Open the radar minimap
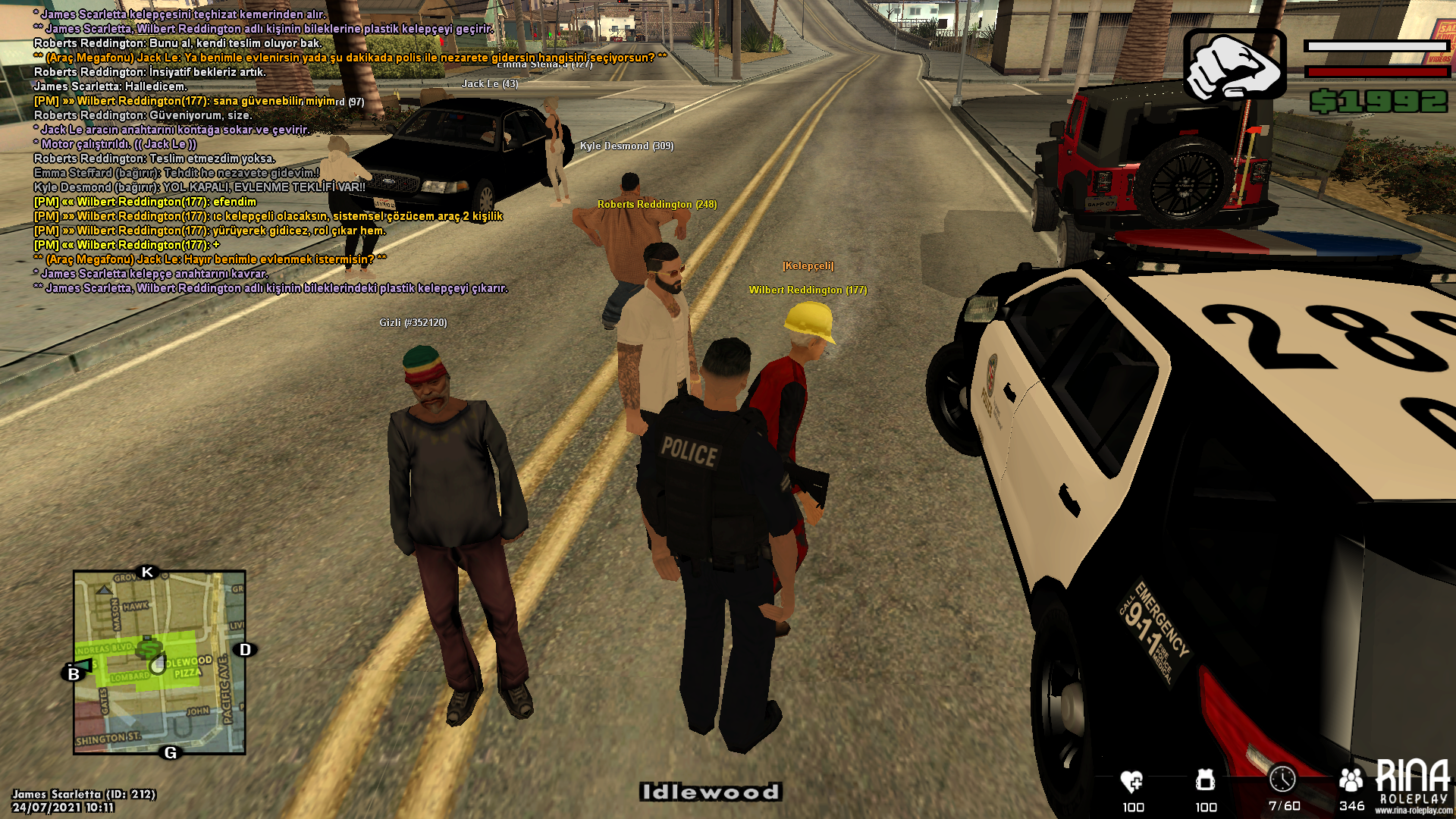 coord(159,662)
